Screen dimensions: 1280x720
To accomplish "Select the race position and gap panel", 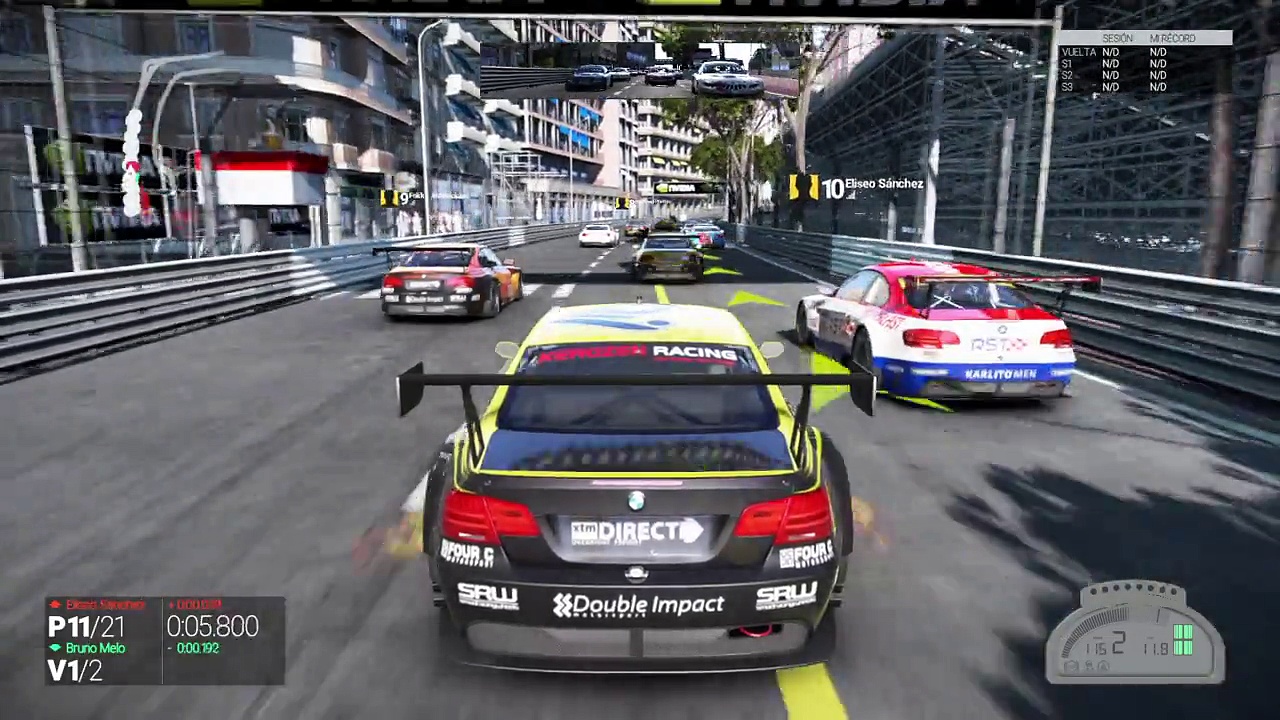I will pos(165,641).
